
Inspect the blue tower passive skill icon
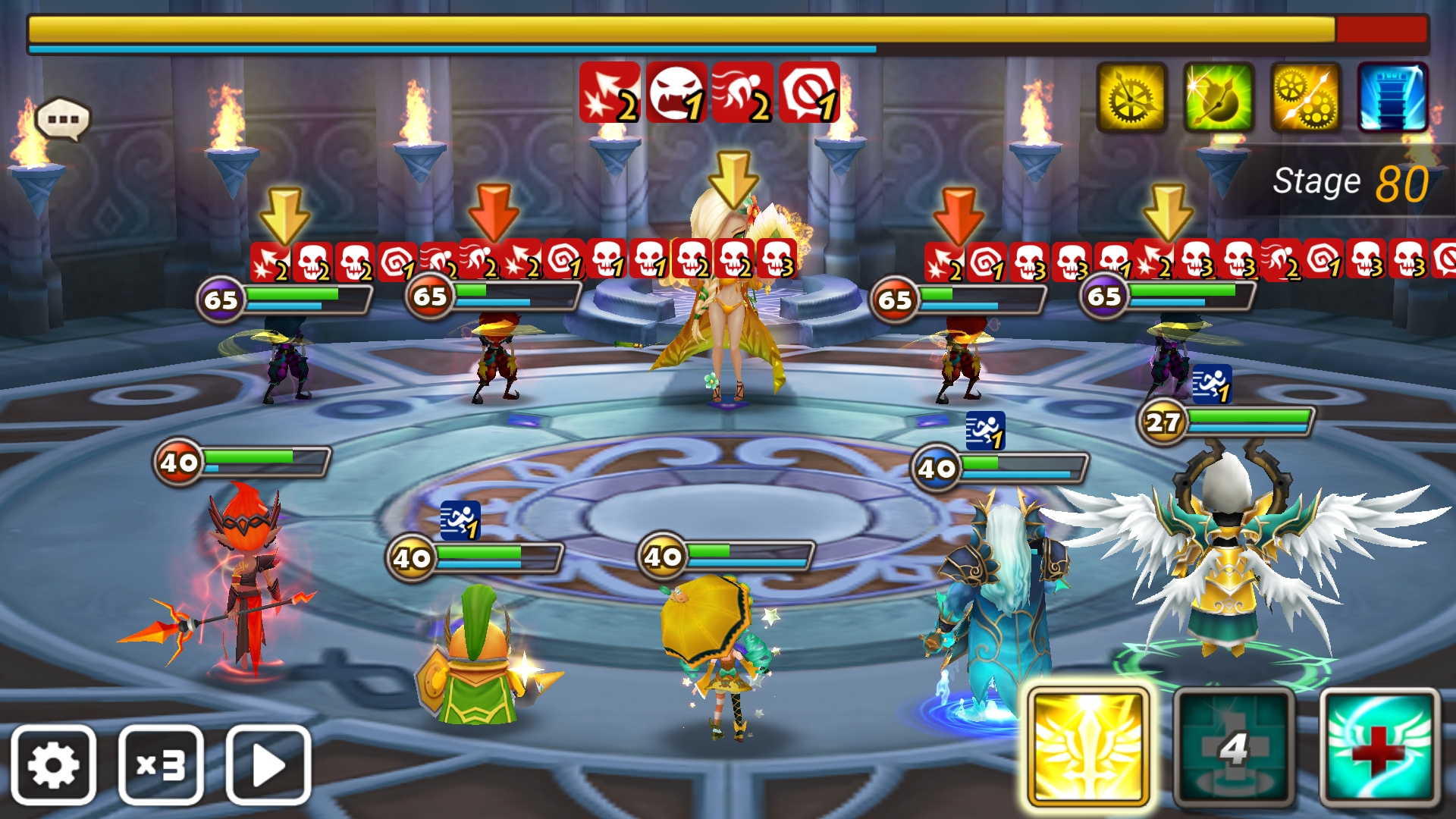[x=1392, y=98]
